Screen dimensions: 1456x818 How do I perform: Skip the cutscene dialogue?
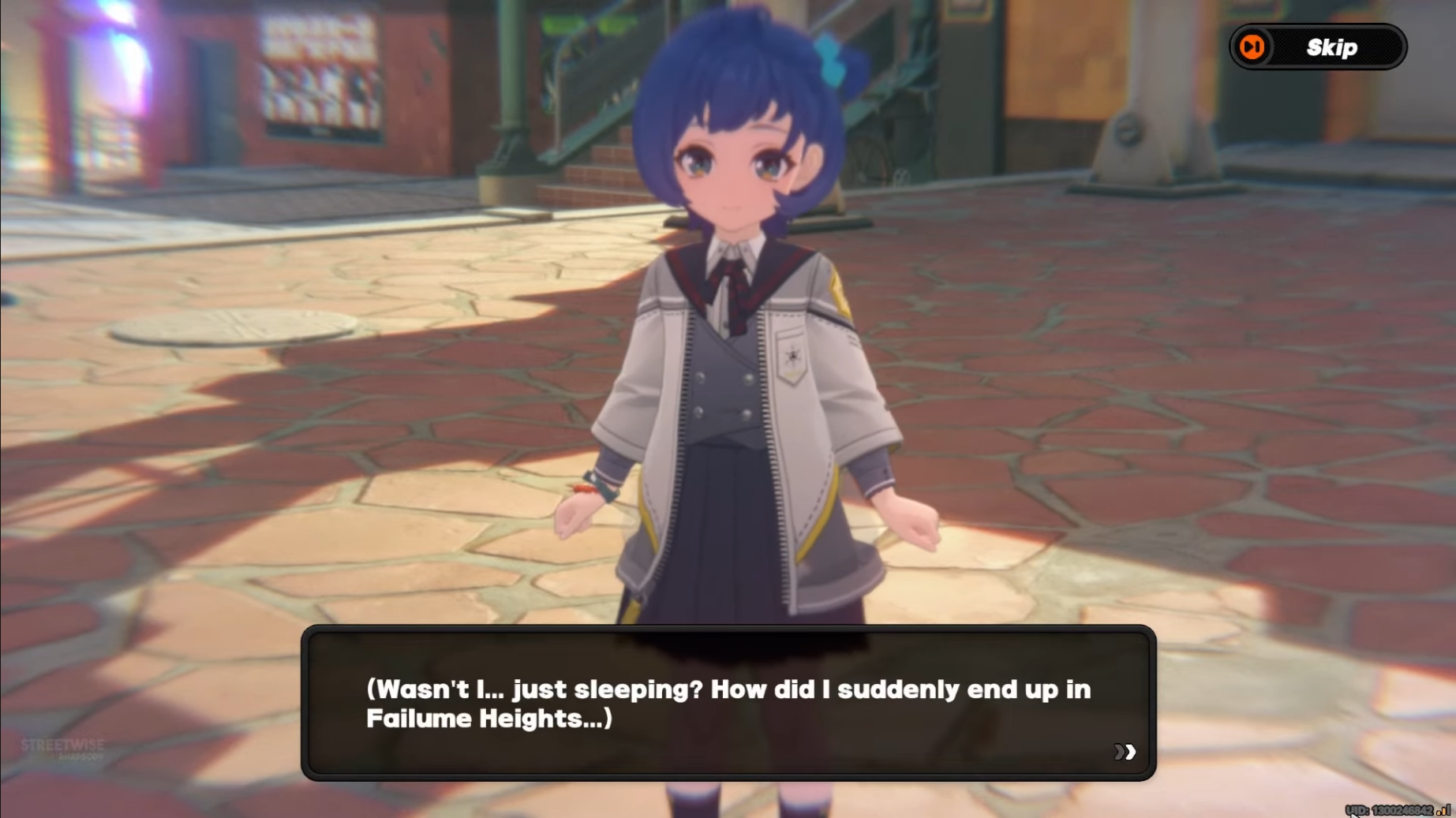1317,47
